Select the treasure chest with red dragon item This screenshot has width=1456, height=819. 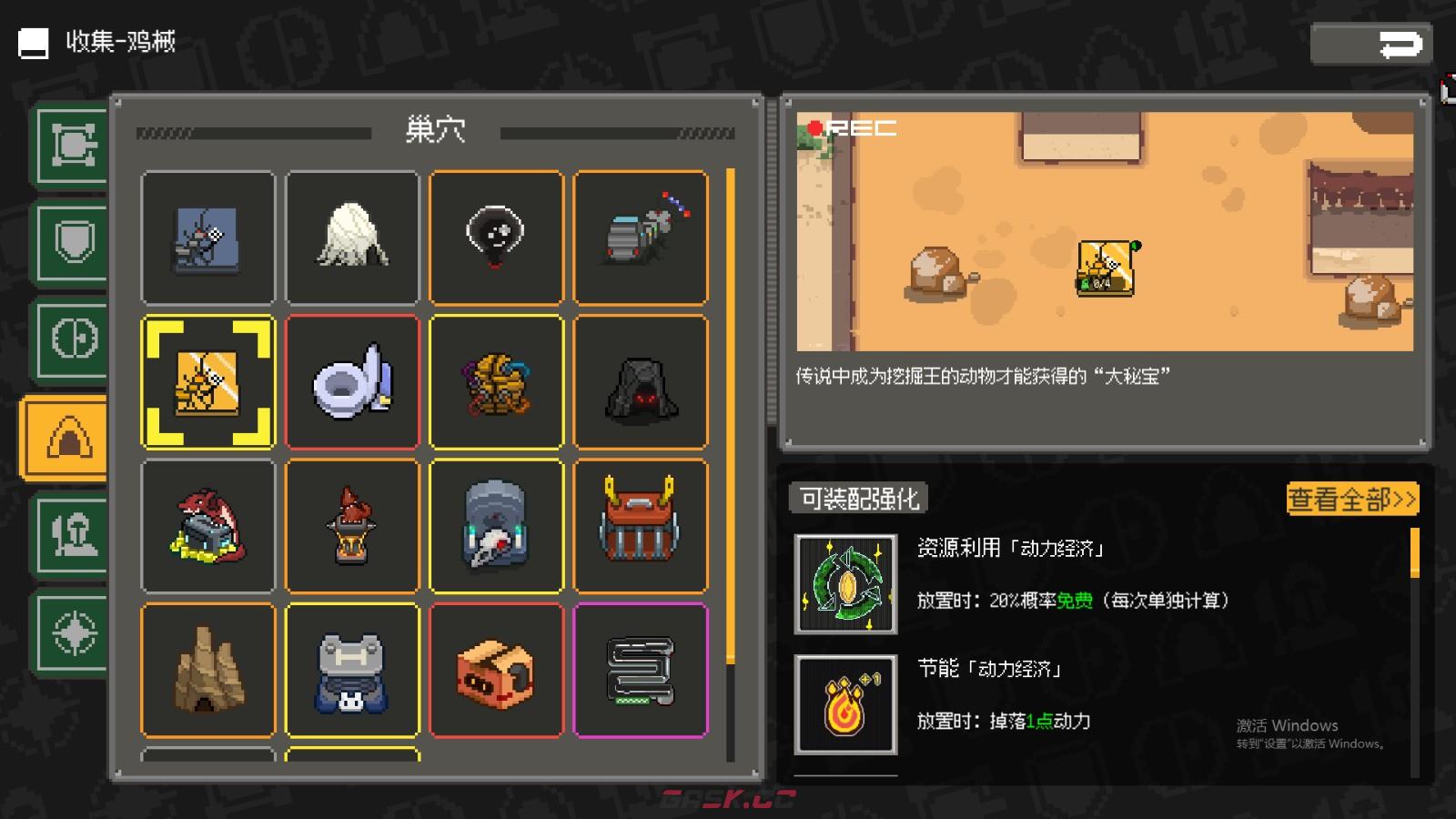(208, 525)
